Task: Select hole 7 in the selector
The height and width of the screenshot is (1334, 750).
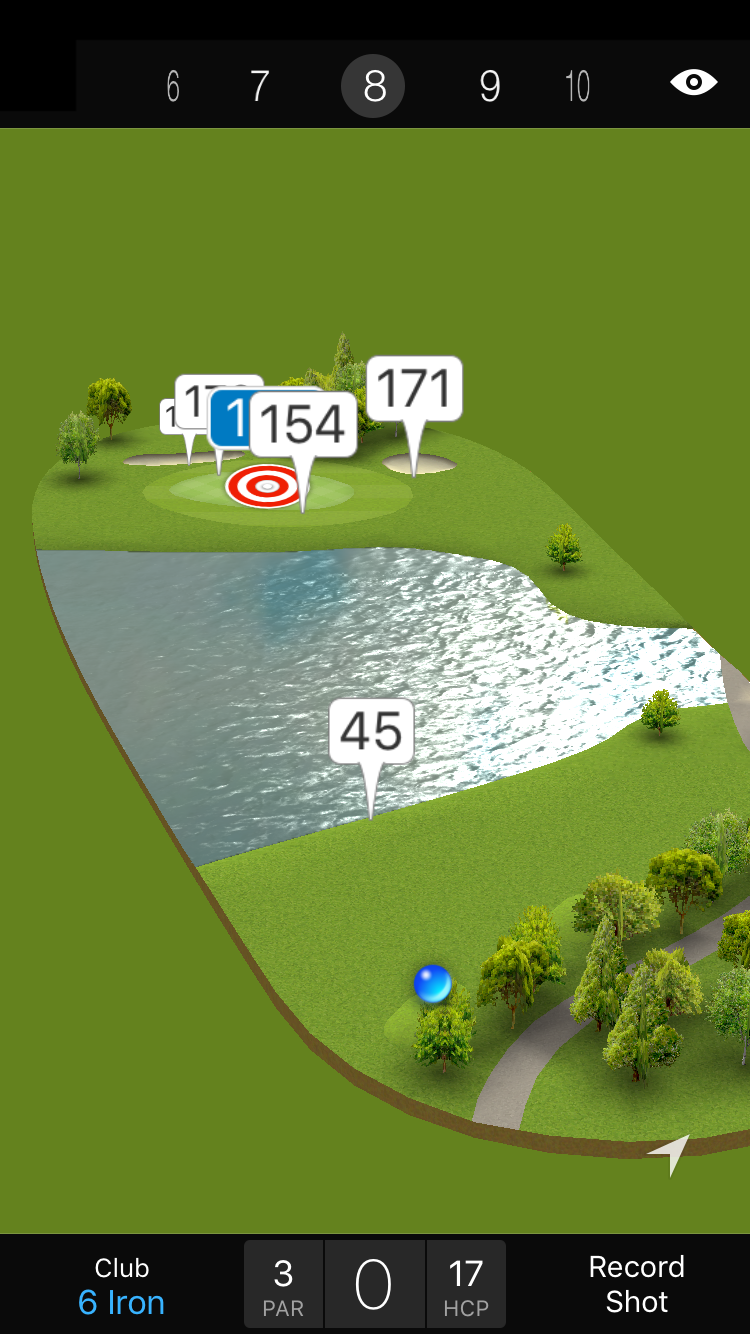Action: tap(259, 87)
